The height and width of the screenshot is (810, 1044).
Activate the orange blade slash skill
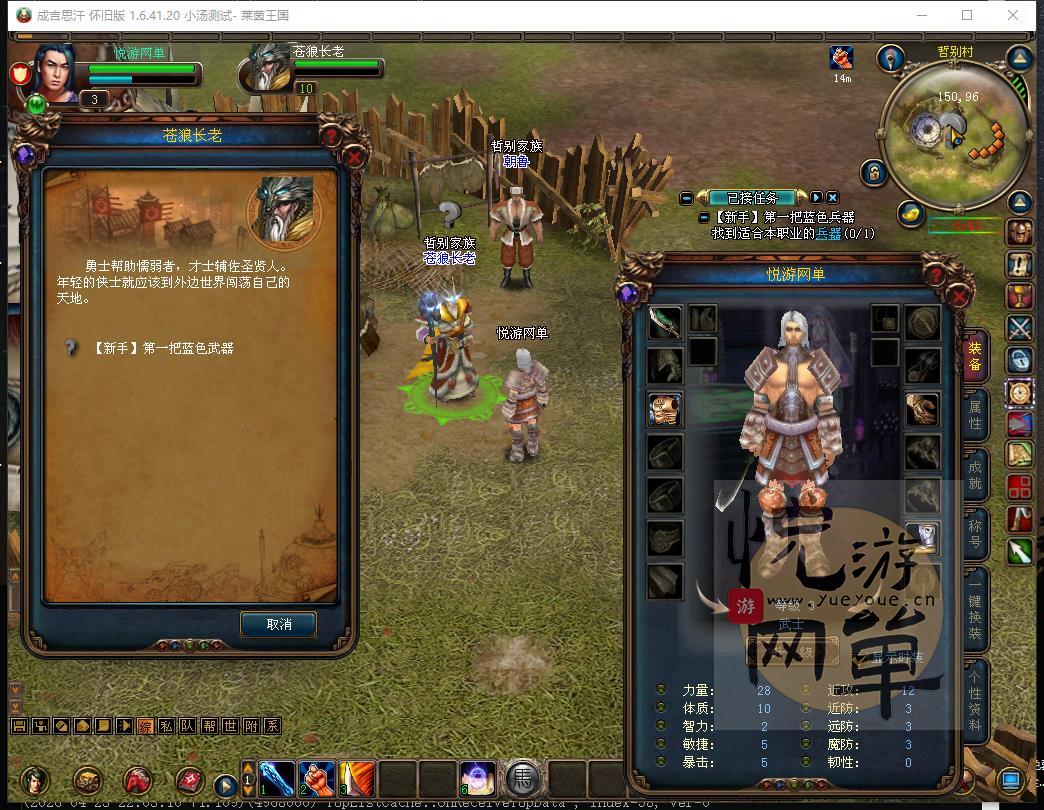click(x=357, y=779)
